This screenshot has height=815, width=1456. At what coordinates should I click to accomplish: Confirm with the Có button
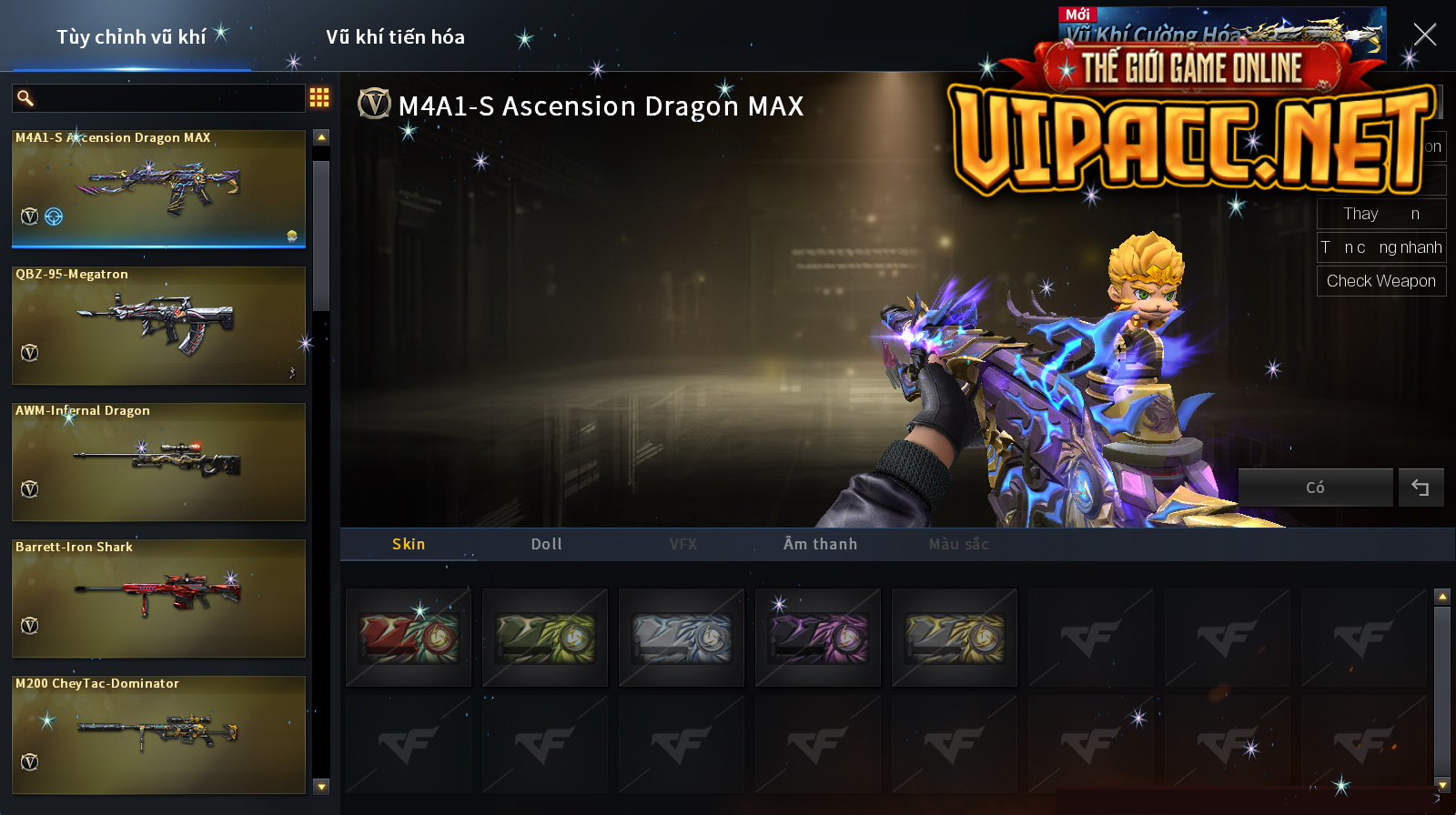click(x=1315, y=488)
